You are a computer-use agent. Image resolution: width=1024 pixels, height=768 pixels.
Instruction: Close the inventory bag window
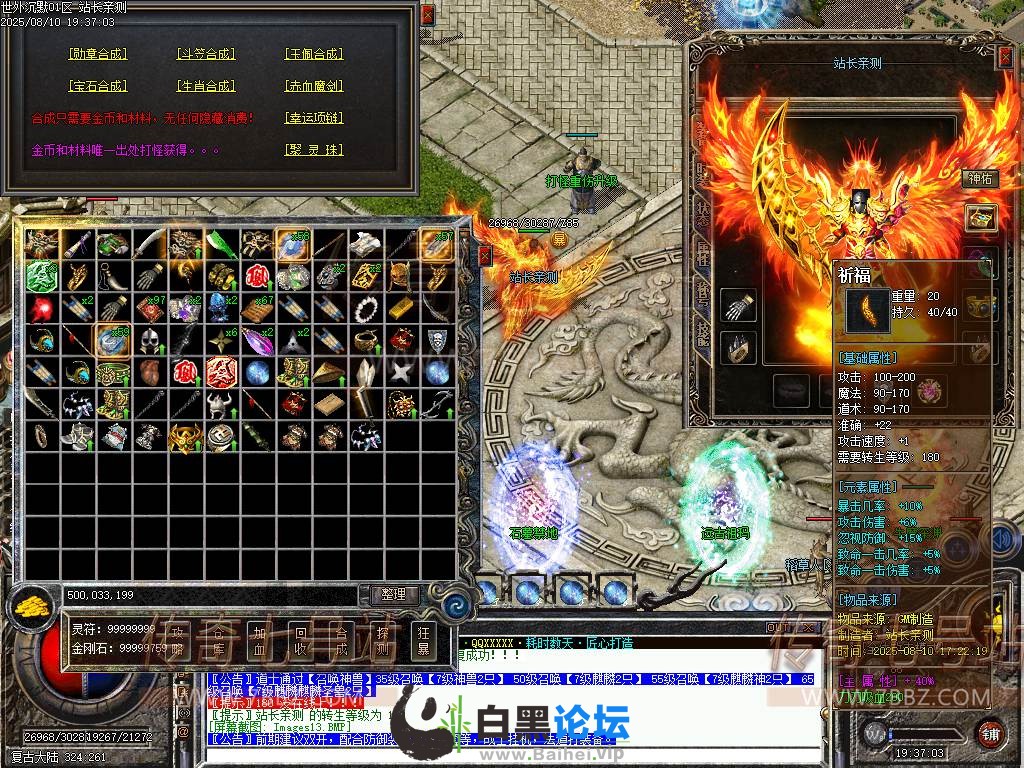[x=485, y=256]
